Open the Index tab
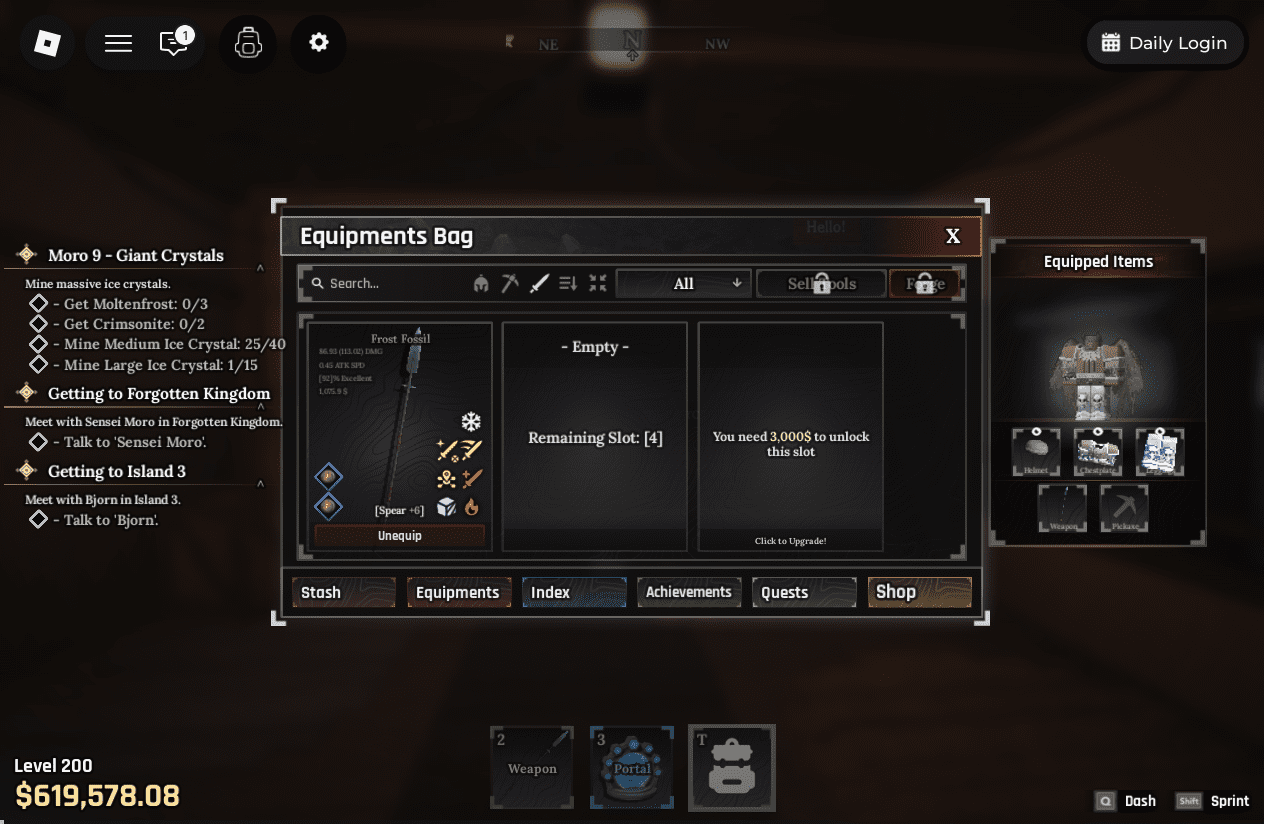 573,592
